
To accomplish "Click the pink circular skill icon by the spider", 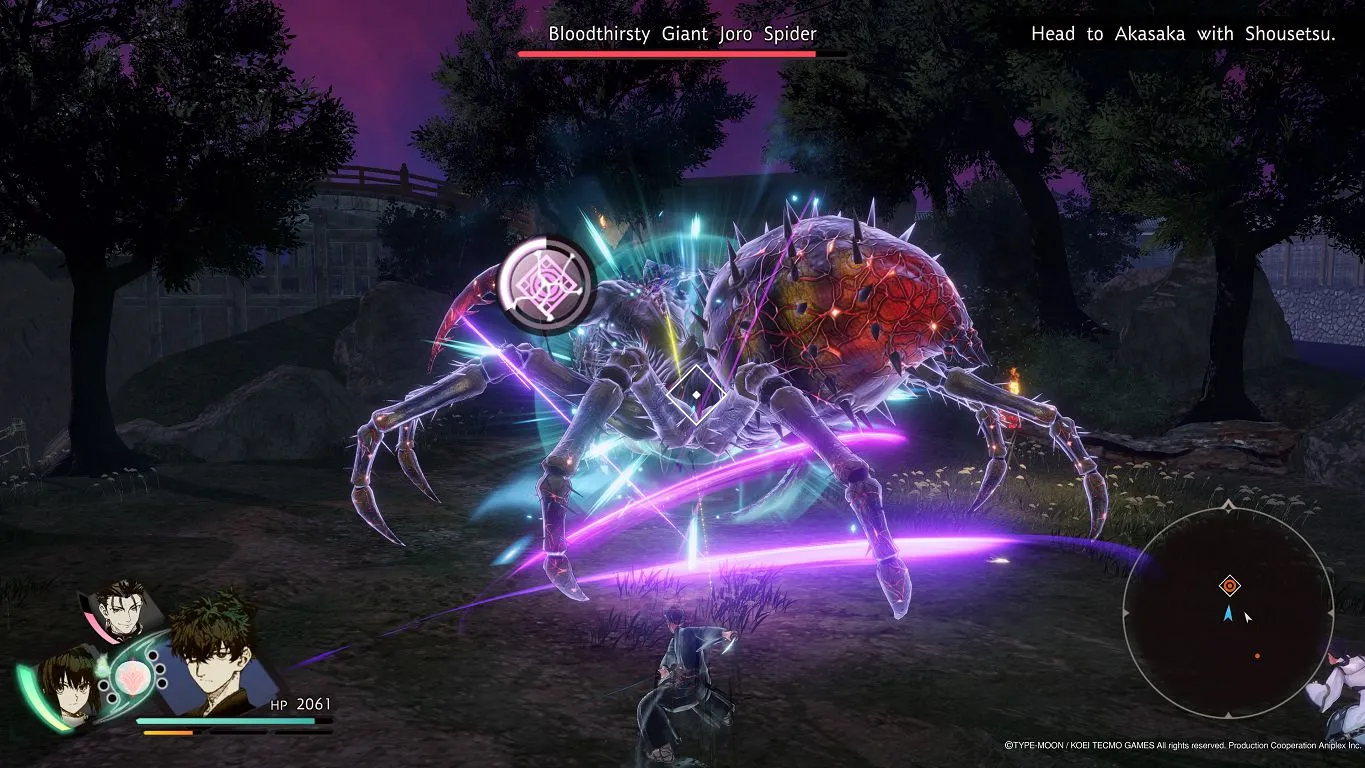I will coord(546,285).
